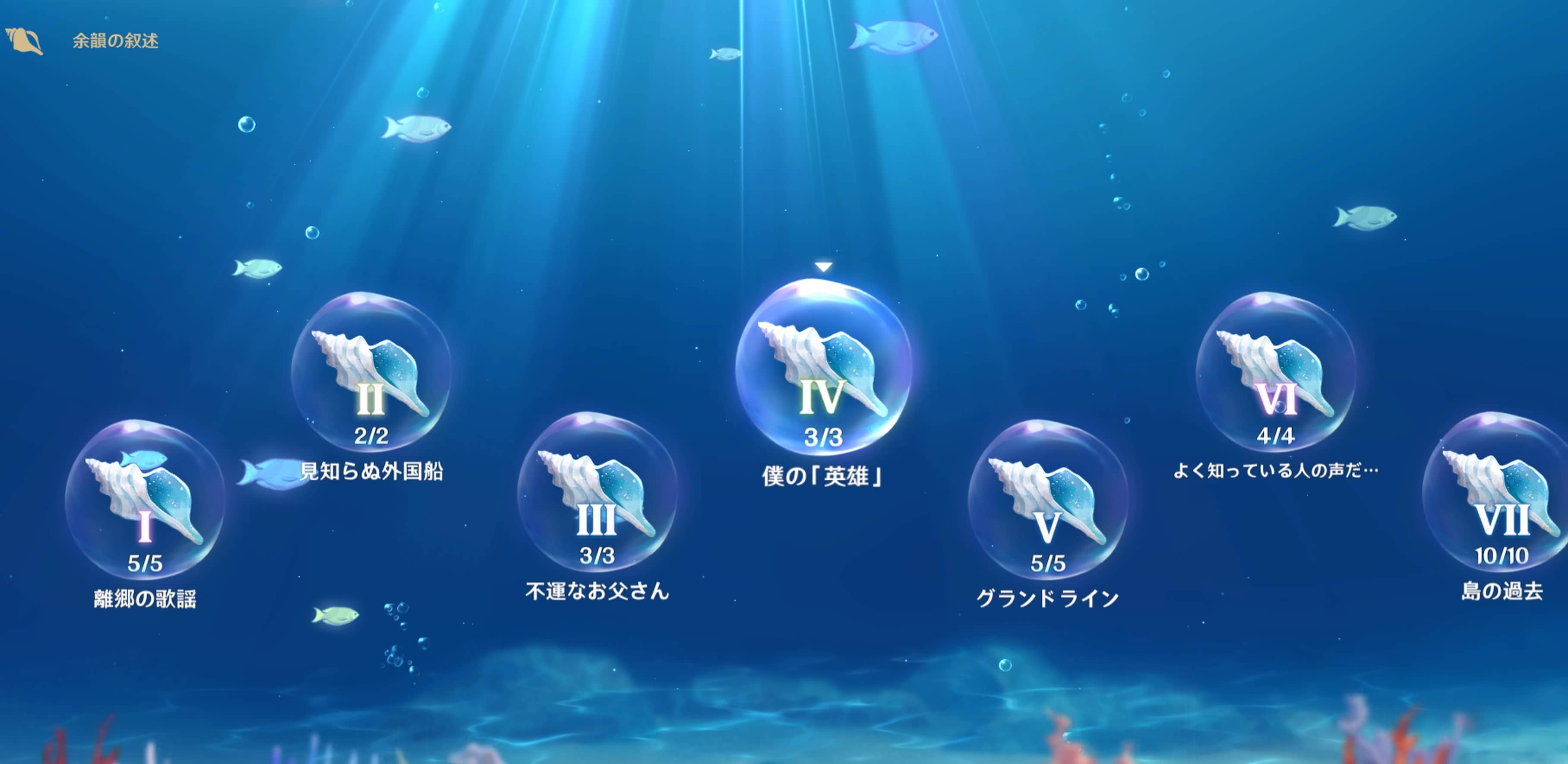Click the golden conch shell icon top-left

pyautogui.click(x=23, y=40)
